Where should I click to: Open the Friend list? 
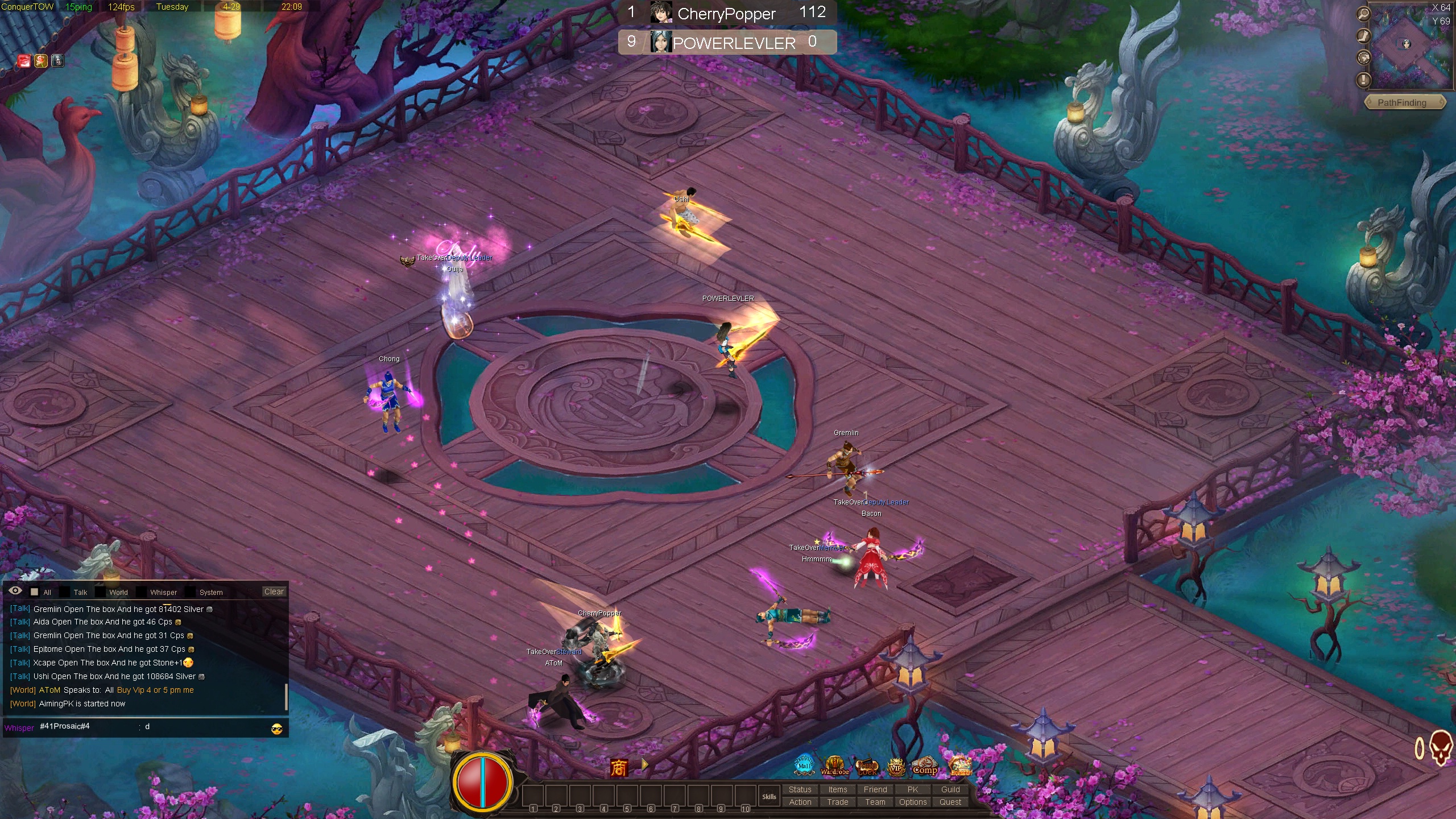(x=875, y=789)
